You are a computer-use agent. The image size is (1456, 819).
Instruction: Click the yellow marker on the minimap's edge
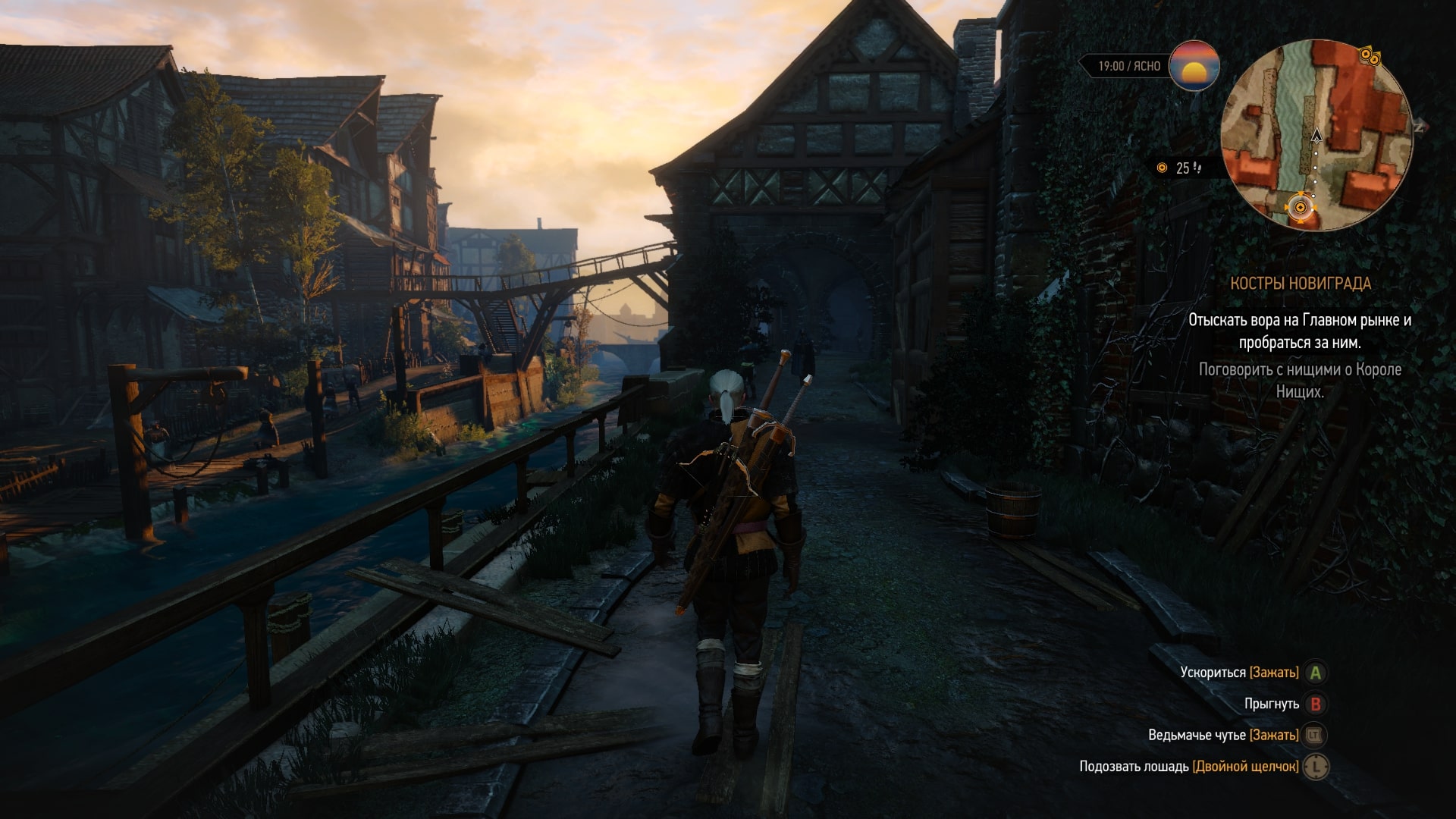(1368, 55)
